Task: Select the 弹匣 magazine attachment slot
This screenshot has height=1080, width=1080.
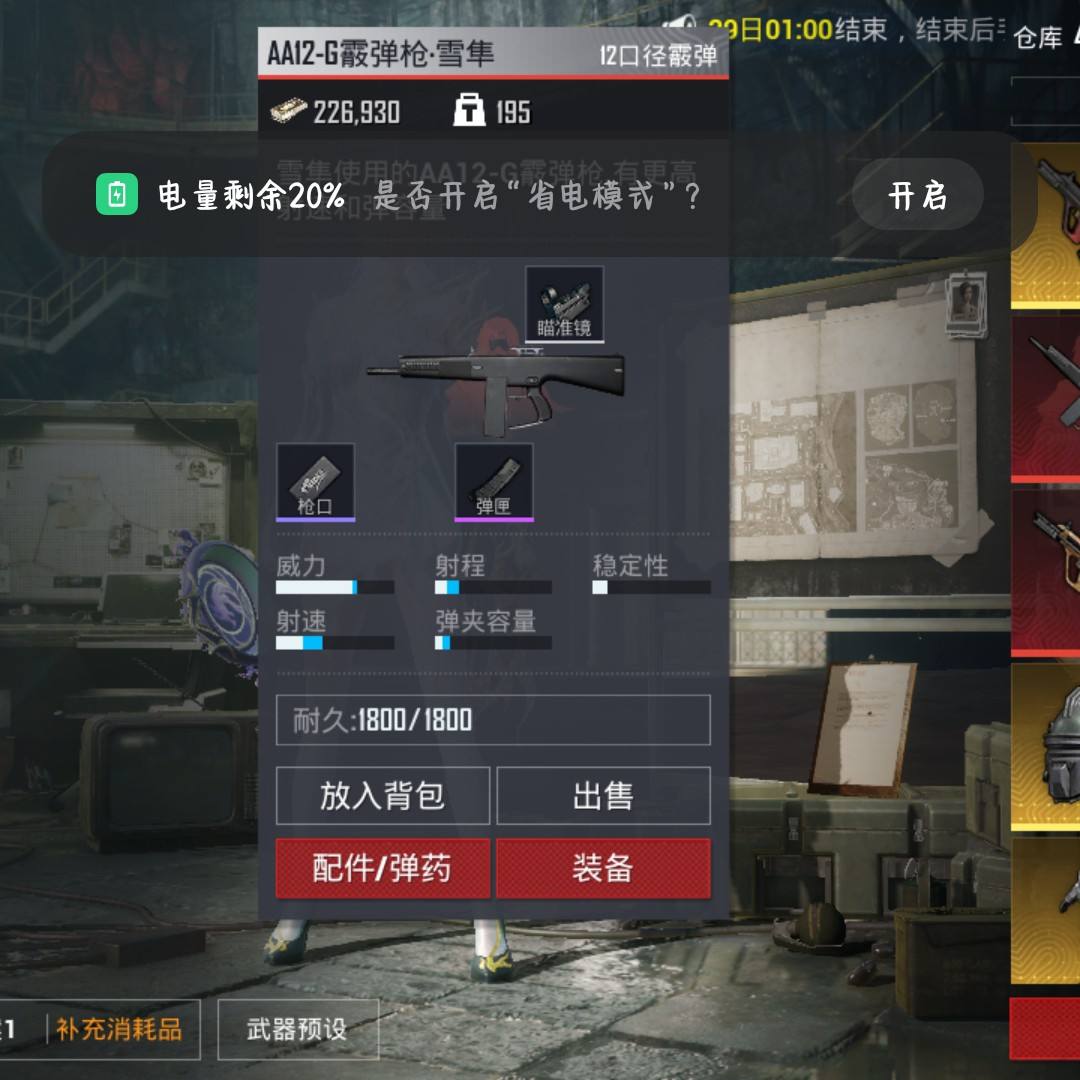Action: [x=494, y=482]
